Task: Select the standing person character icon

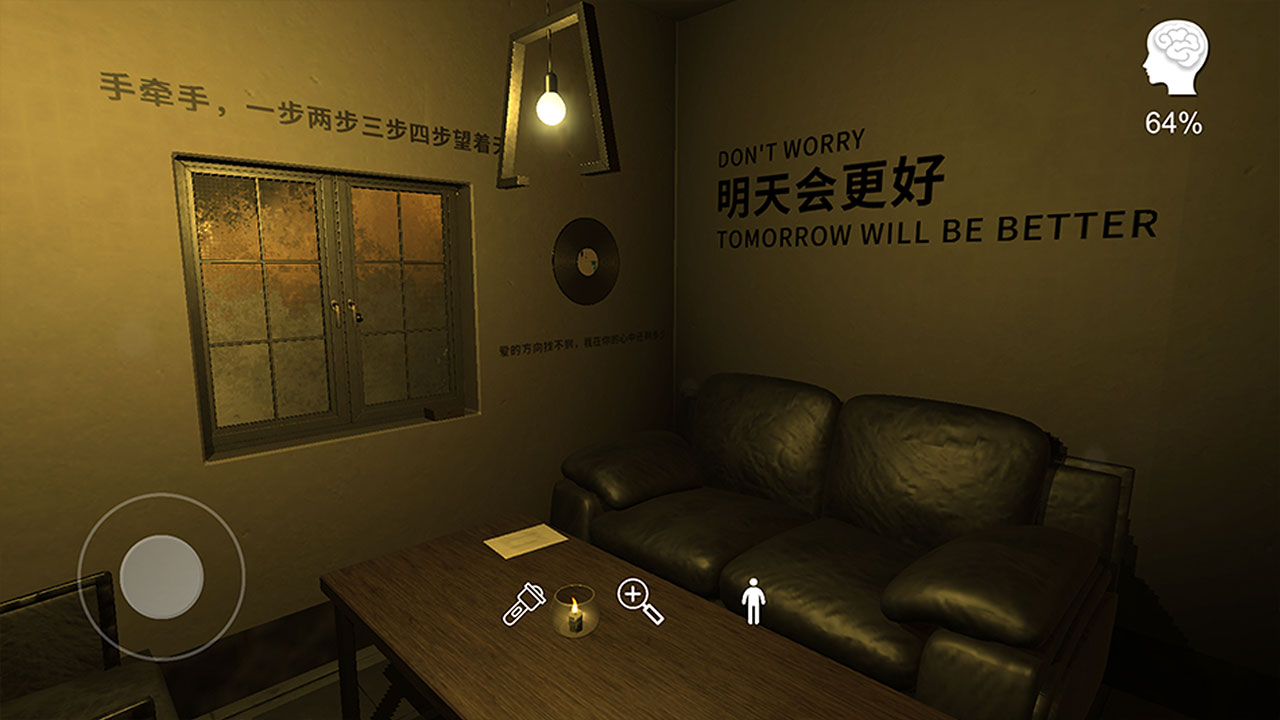Action: (753, 599)
